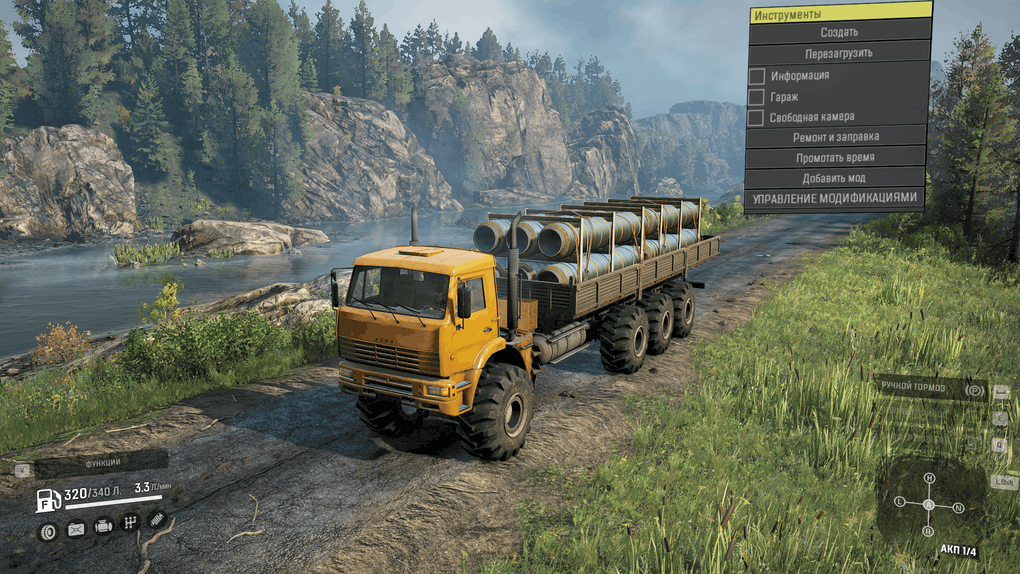Activate Промотать время
1020x574 pixels.
point(835,158)
